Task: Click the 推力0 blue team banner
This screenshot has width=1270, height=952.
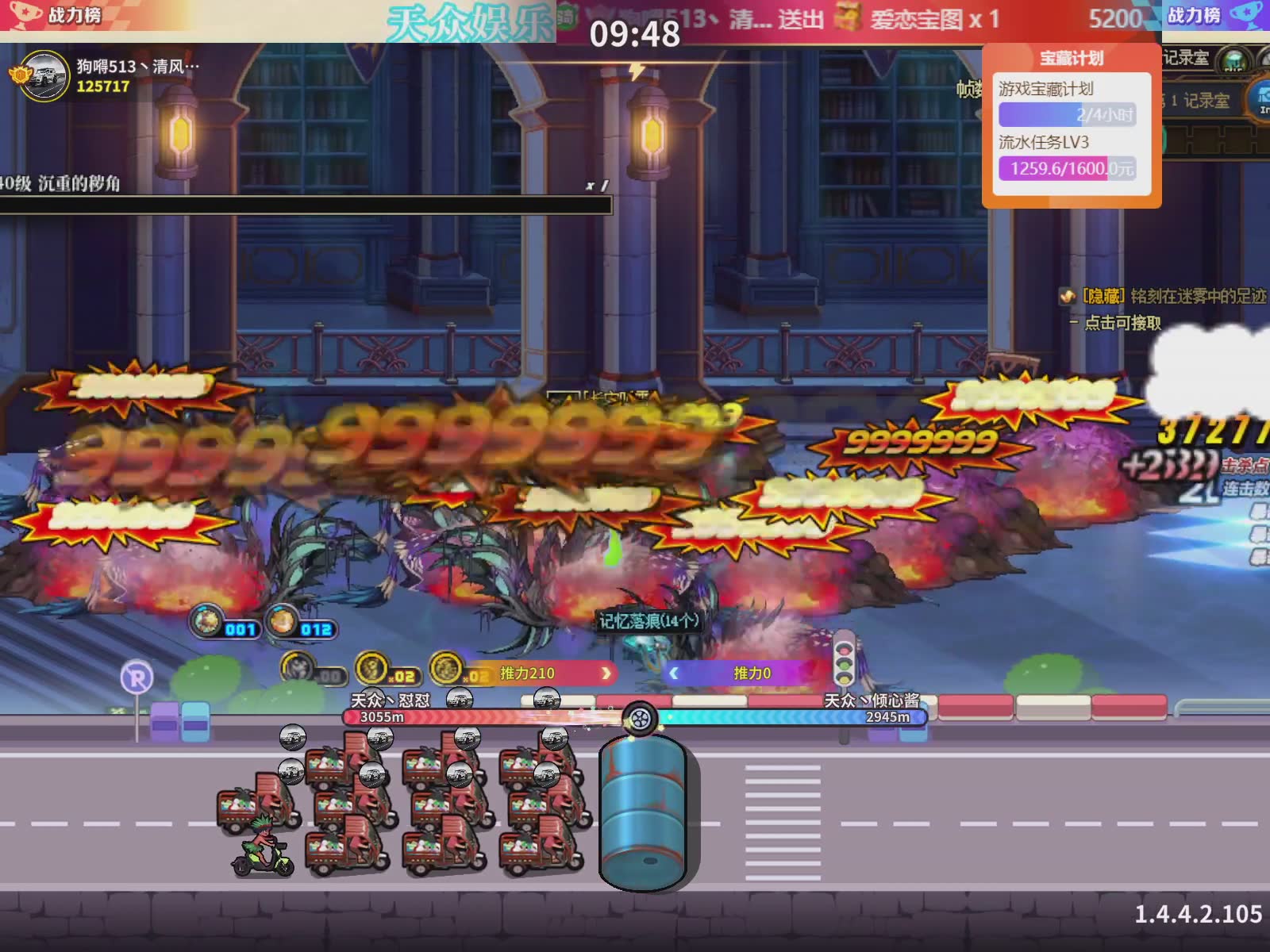Action: [x=738, y=674]
